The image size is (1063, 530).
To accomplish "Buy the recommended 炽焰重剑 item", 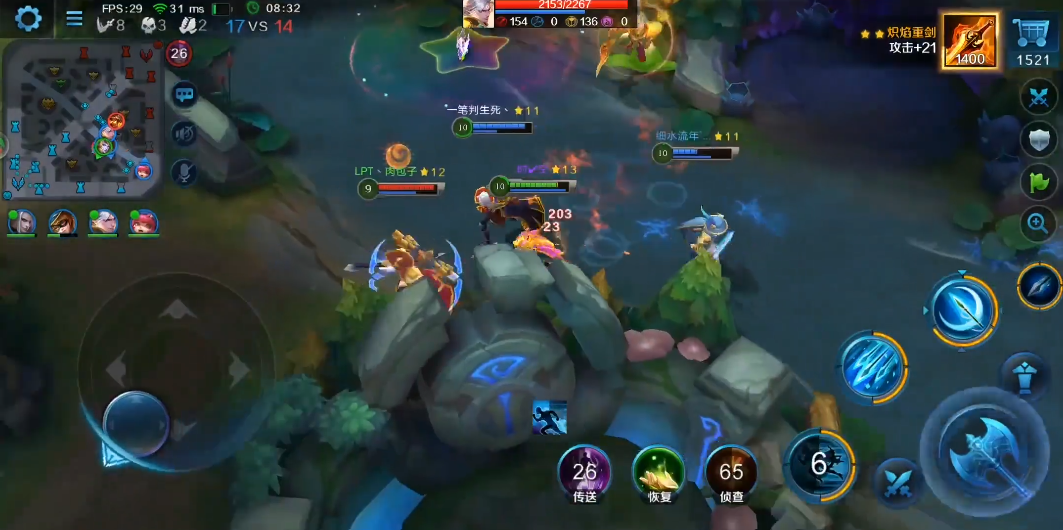I will click(969, 41).
